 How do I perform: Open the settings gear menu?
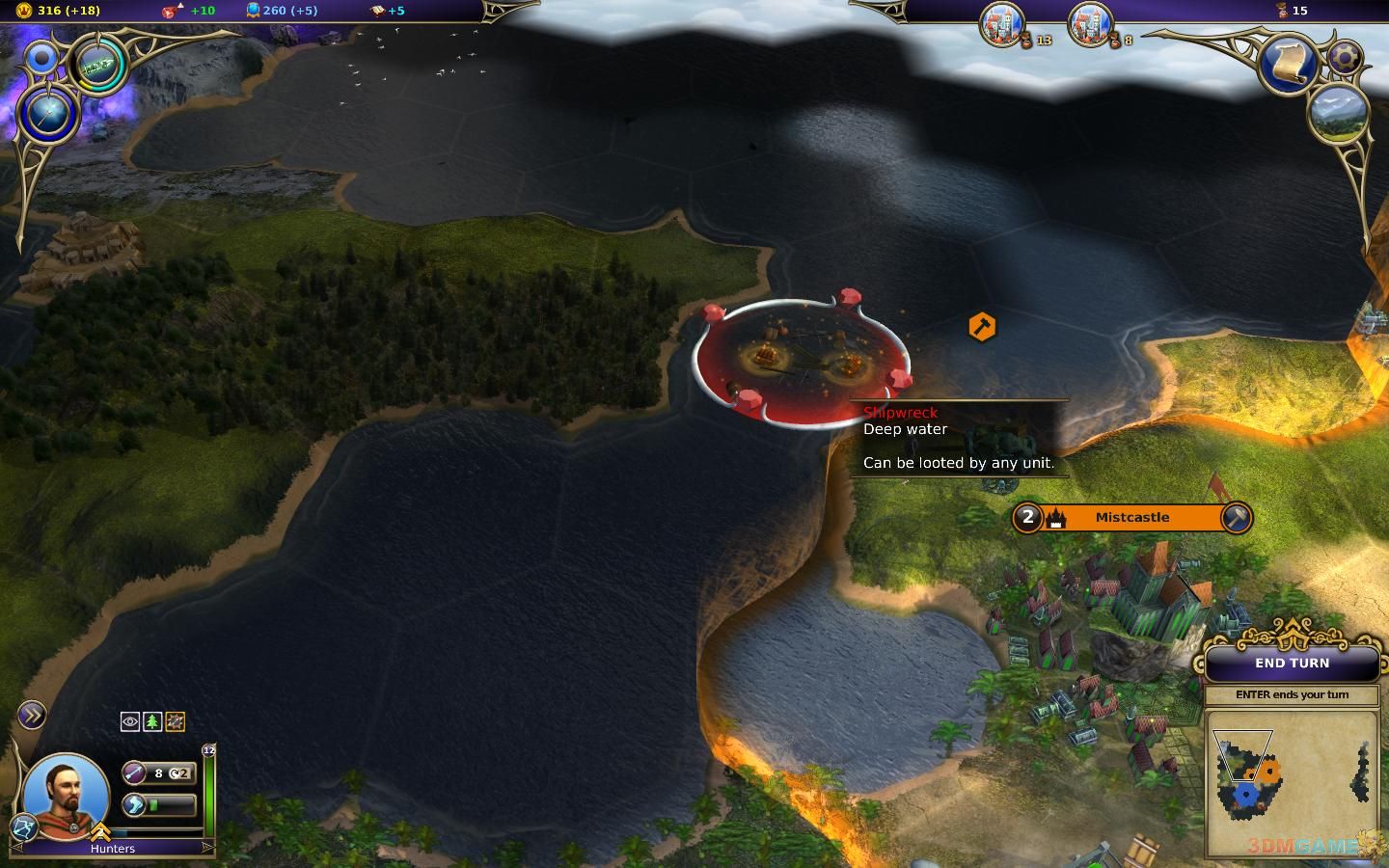click(1344, 57)
